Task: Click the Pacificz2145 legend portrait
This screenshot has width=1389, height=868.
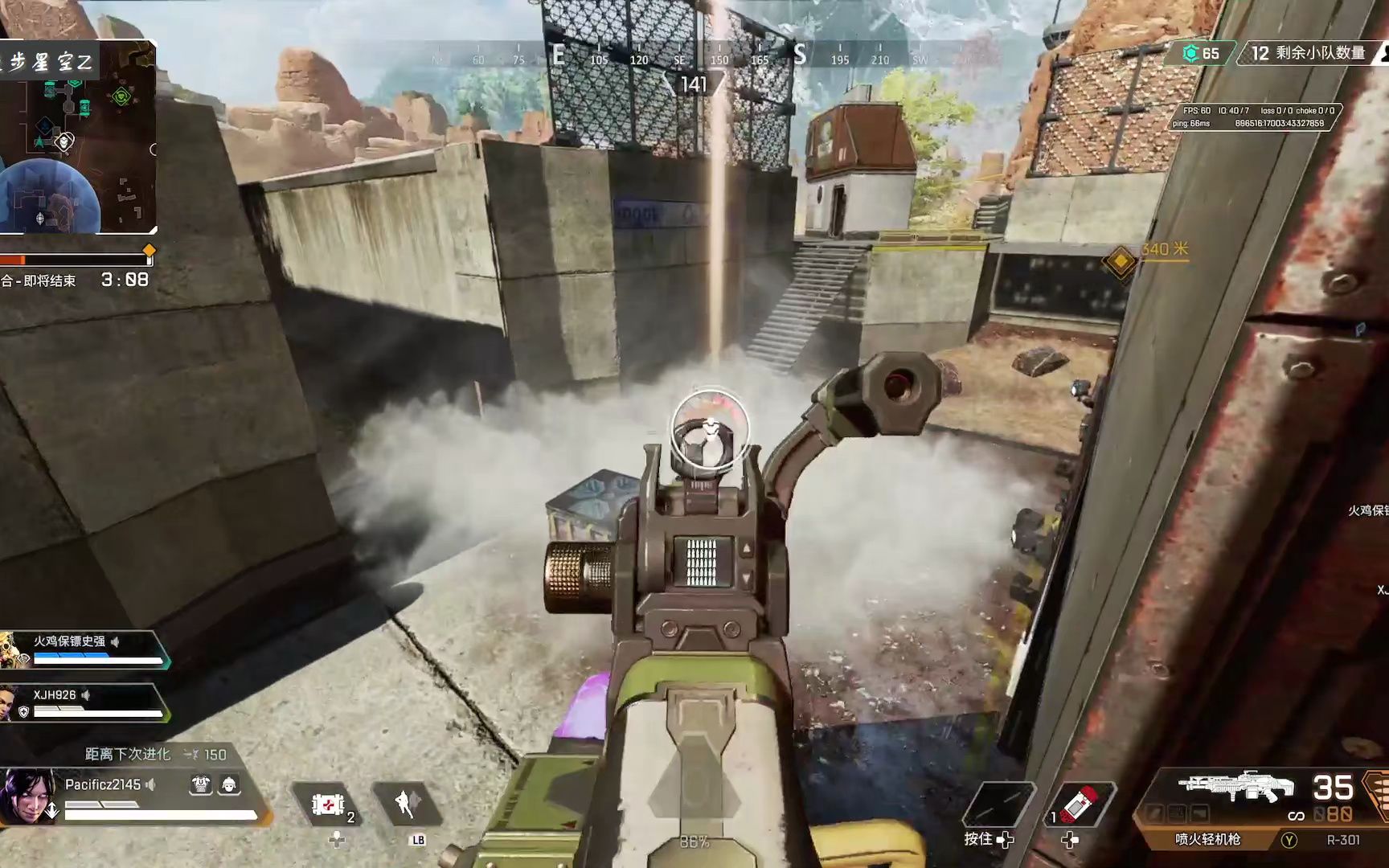Action: [x=29, y=796]
